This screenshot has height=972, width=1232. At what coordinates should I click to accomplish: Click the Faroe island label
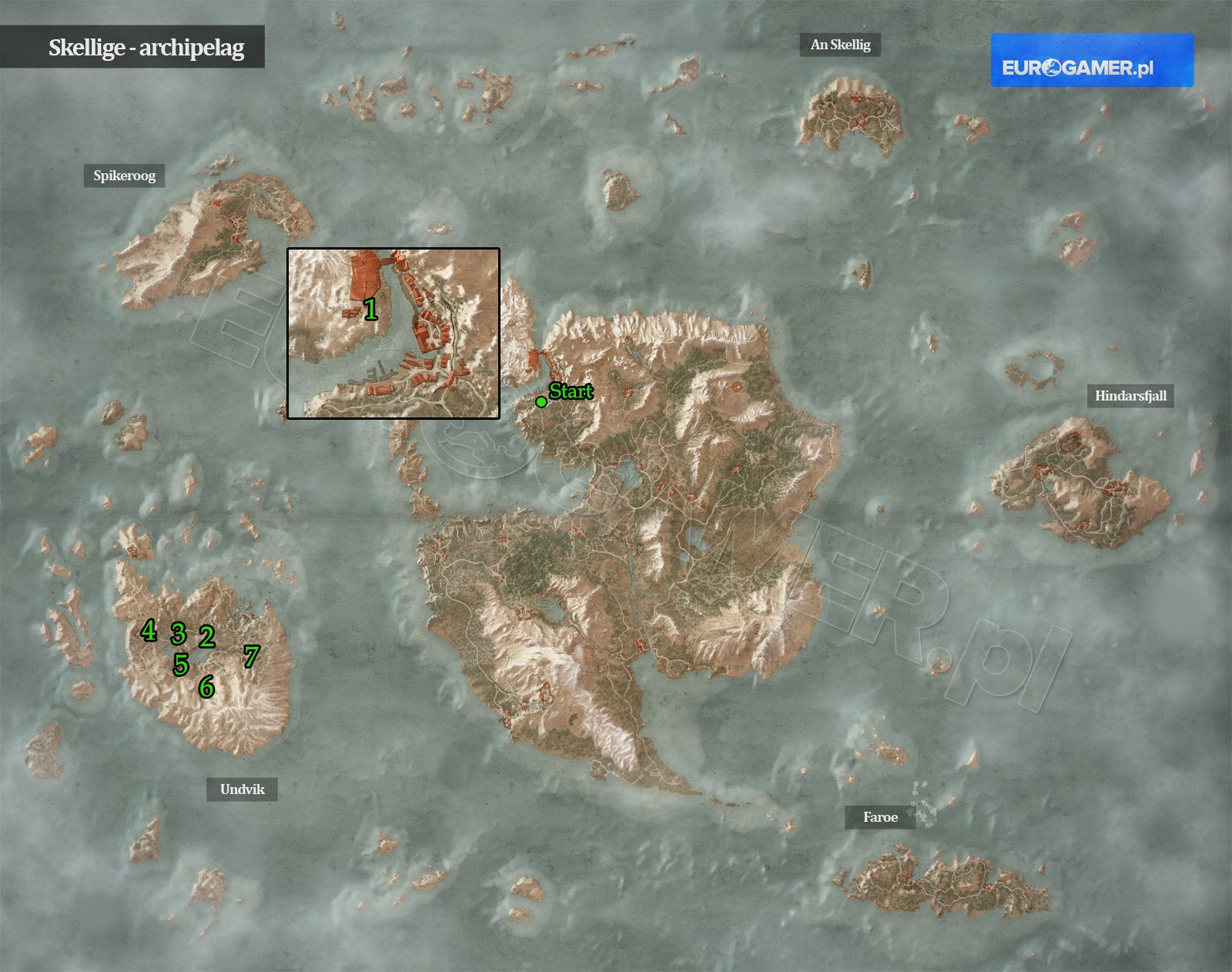click(x=880, y=817)
